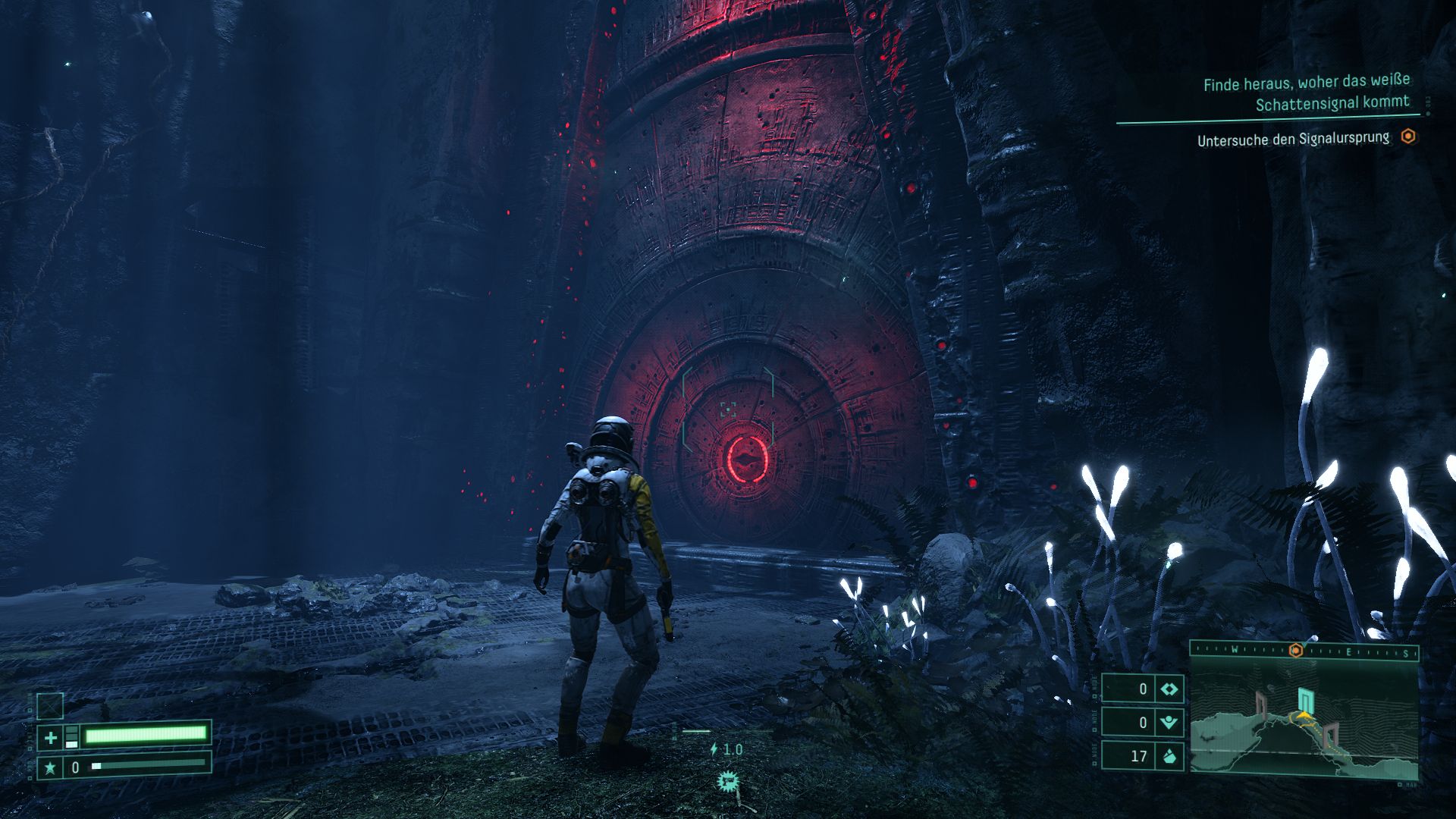Click the downward-triangle resource icon
The height and width of the screenshot is (819, 1456).
[1169, 722]
